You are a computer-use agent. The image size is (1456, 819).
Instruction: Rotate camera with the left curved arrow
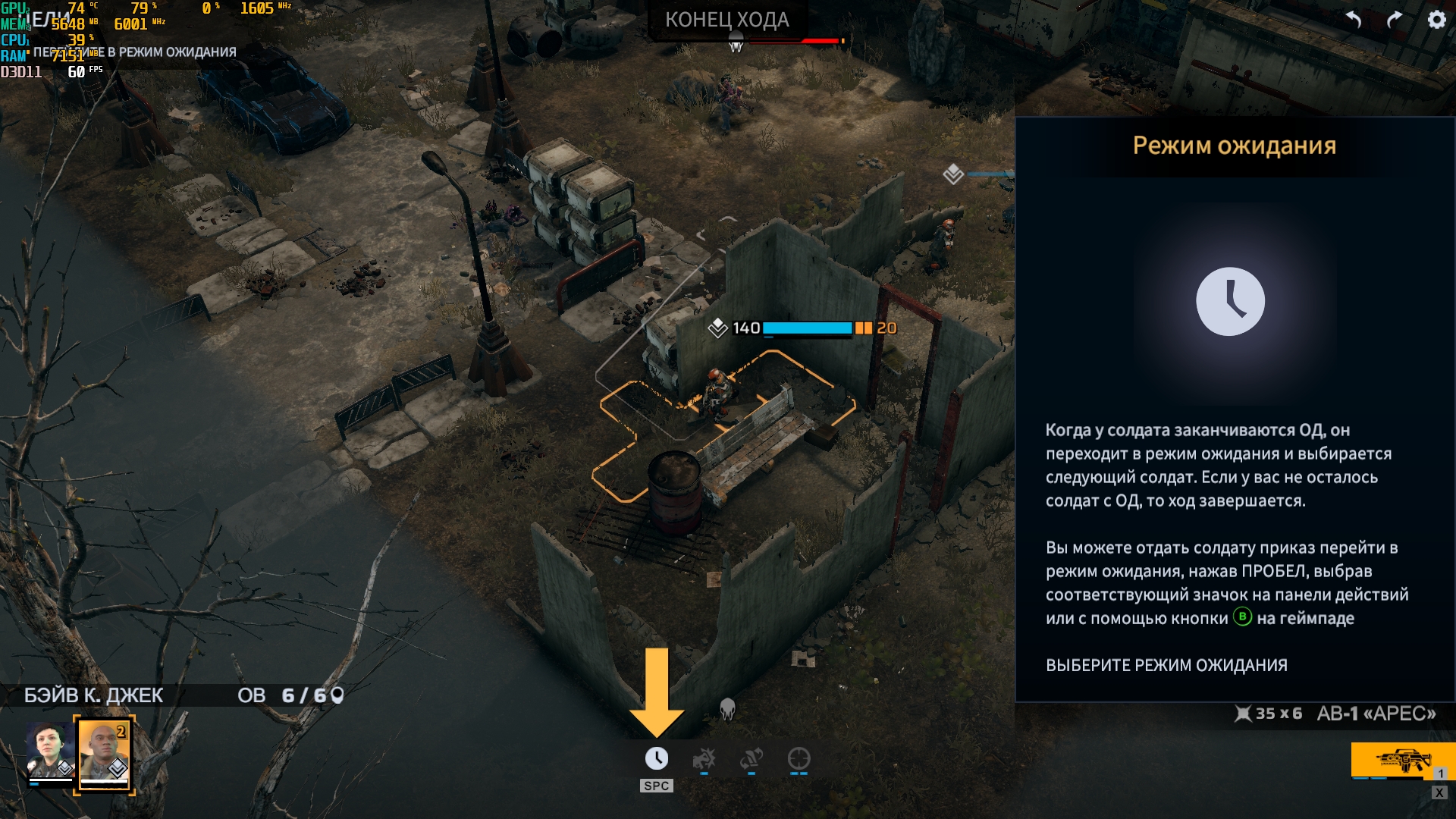(x=1354, y=20)
